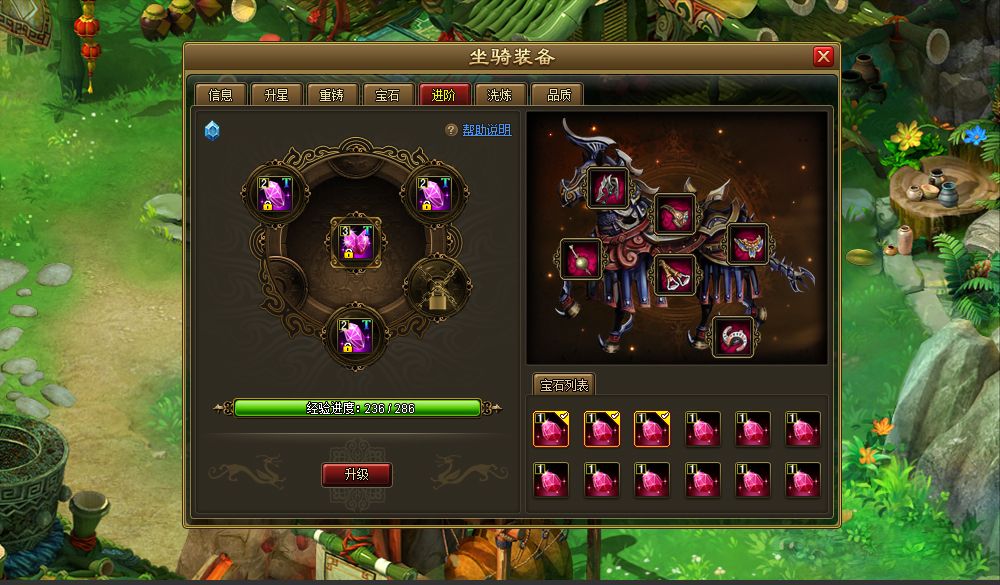Screen dimensions: 1000x585
Task: Close the mount equipment window
Action: [823, 57]
